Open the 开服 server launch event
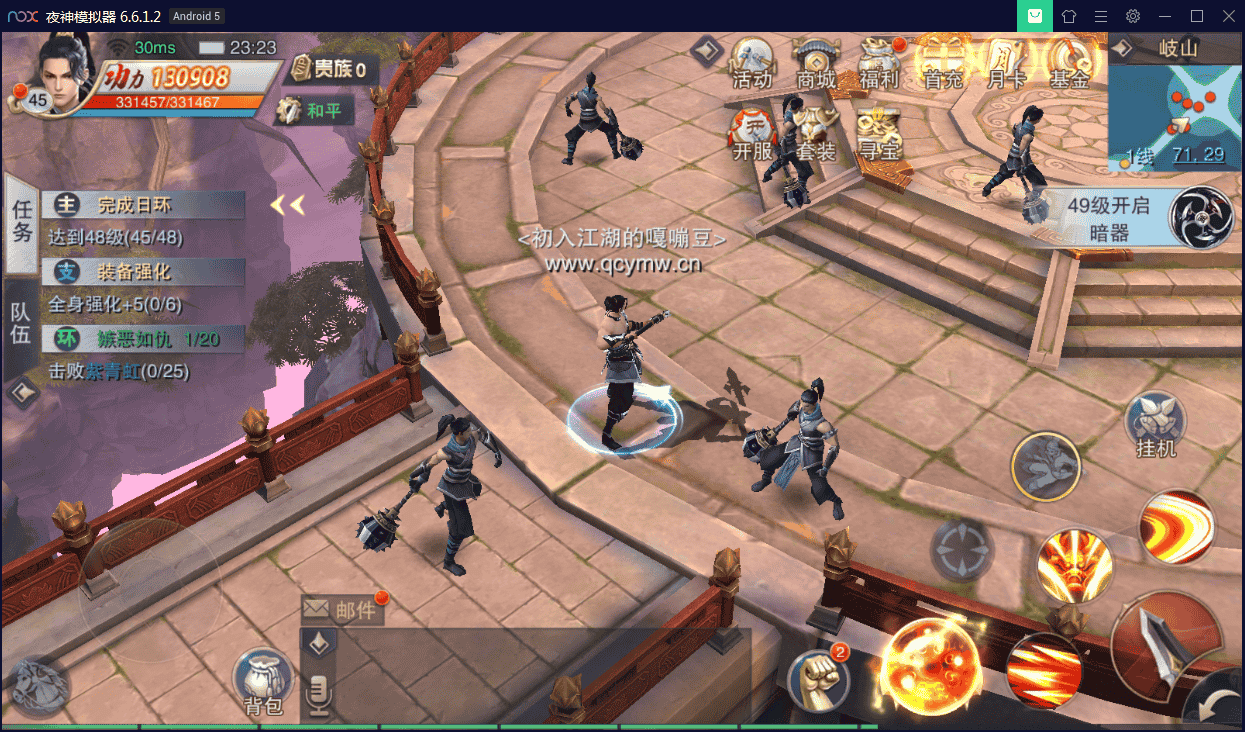1245x732 pixels. (752, 135)
